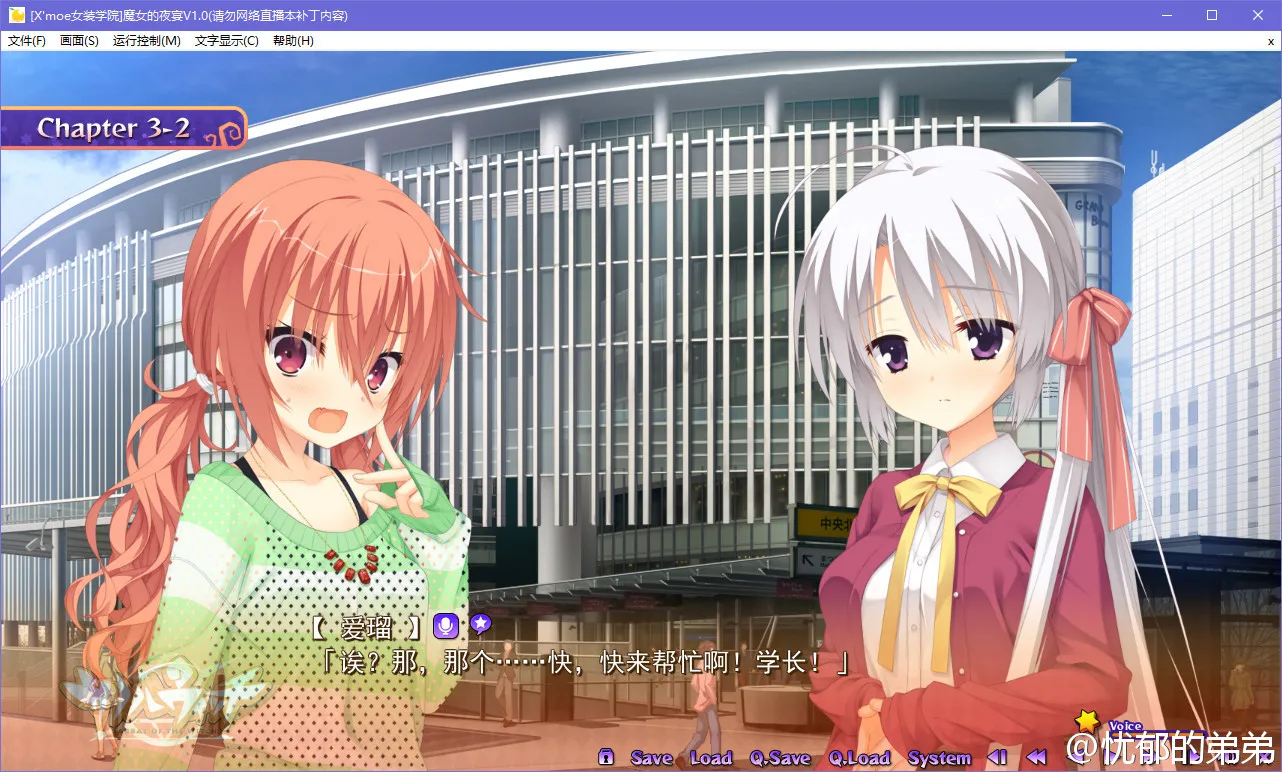Step back with the bar-and-arrow icon
The height and width of the screenshot is (772, 1282).
point(997,757)
